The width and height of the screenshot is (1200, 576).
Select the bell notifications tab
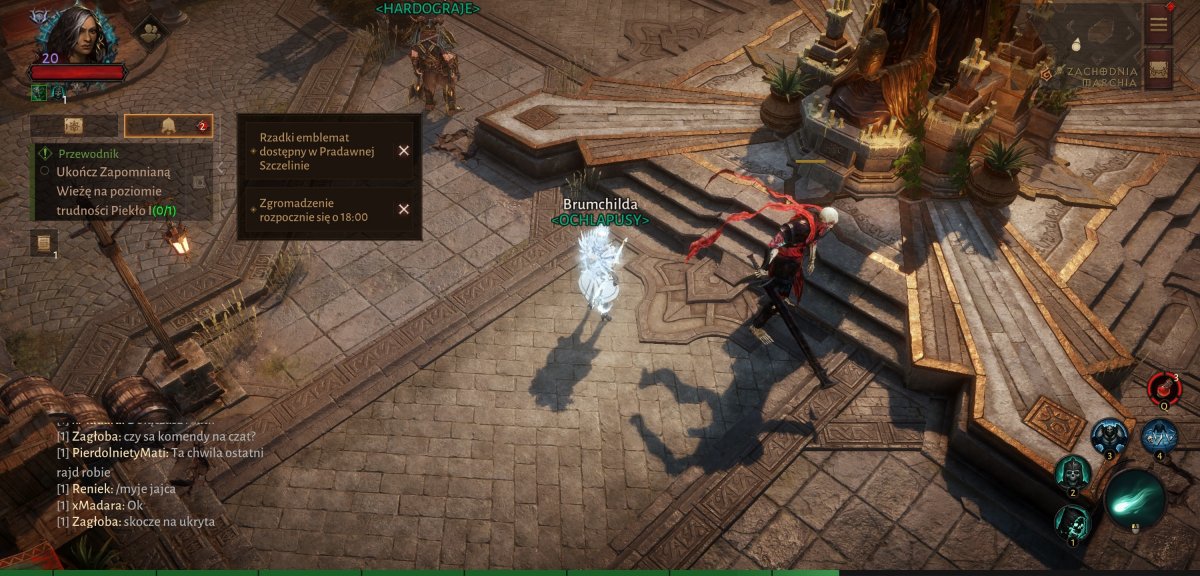pos(168,126)
